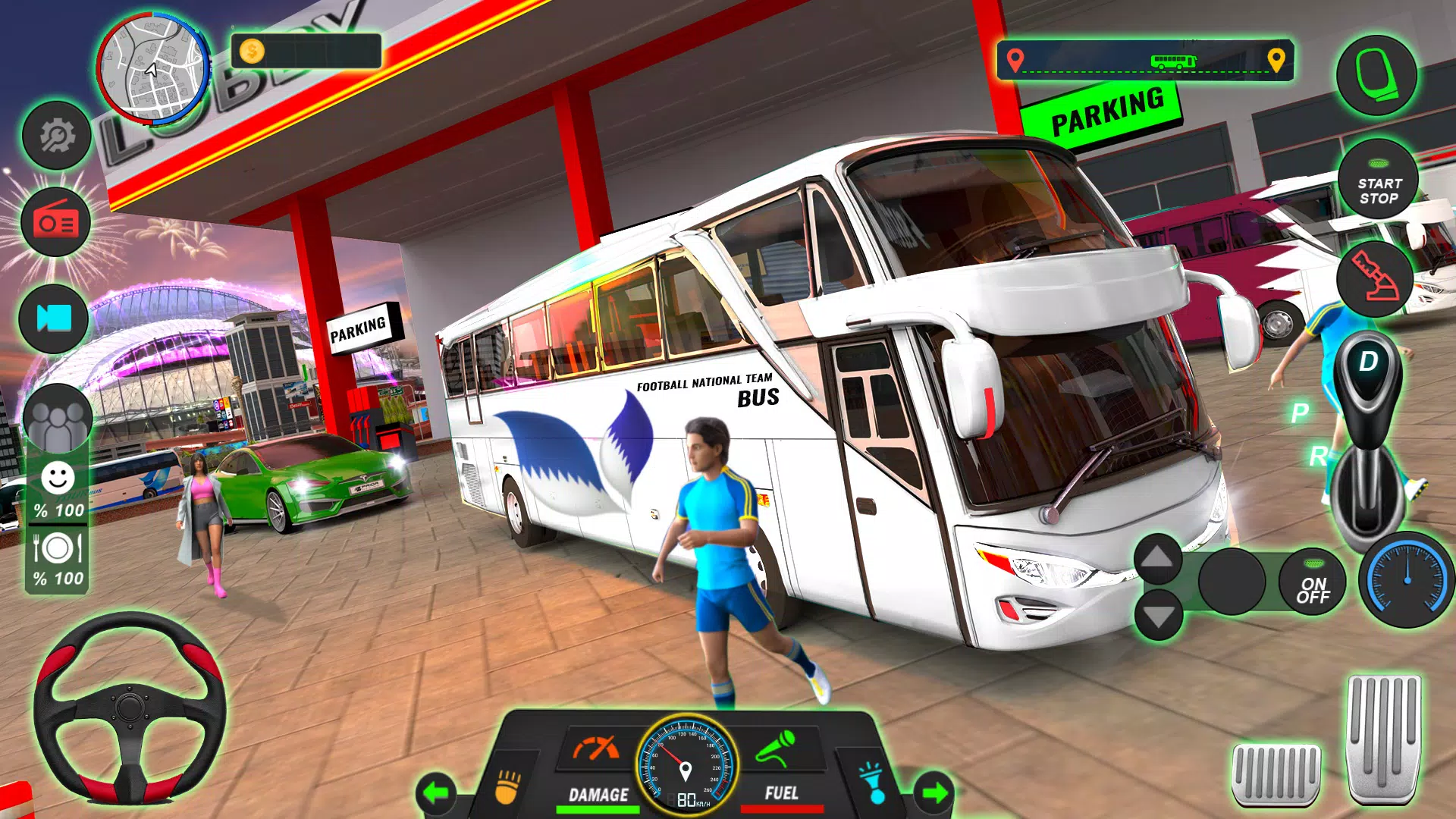Screen dimensions: 1456x819
Task: Toggle the blue flashlight headlights icon
Action: [872, 784]
